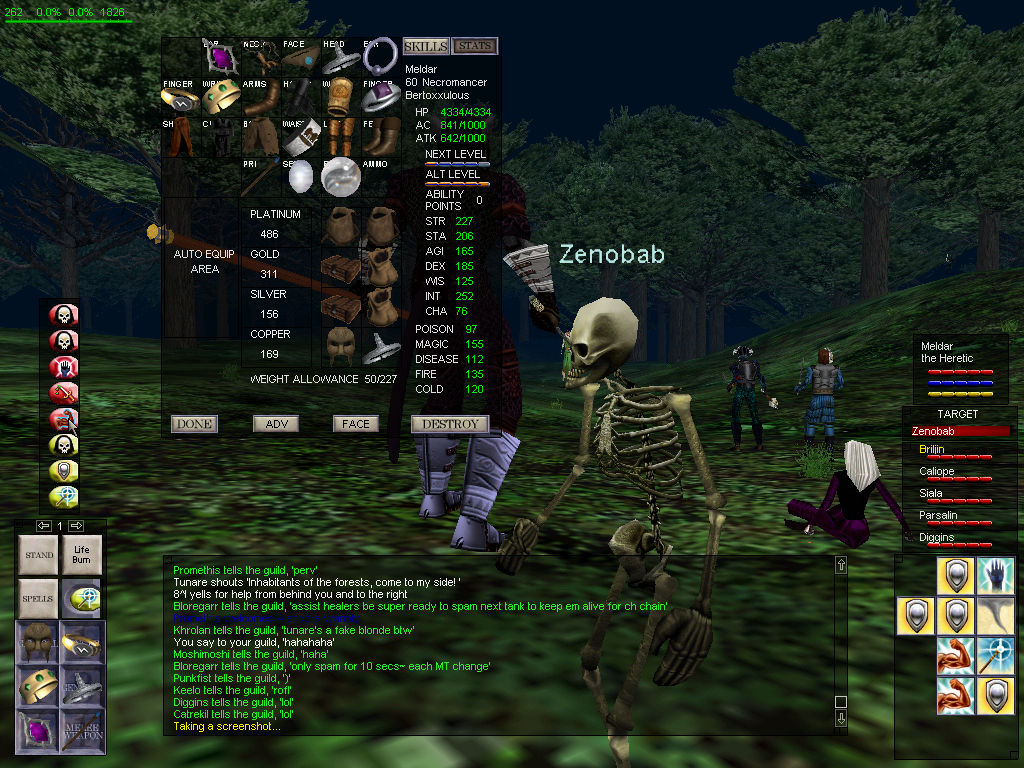
Task: Select the silver ring with purple stone
Action: (x=380, y=97)
